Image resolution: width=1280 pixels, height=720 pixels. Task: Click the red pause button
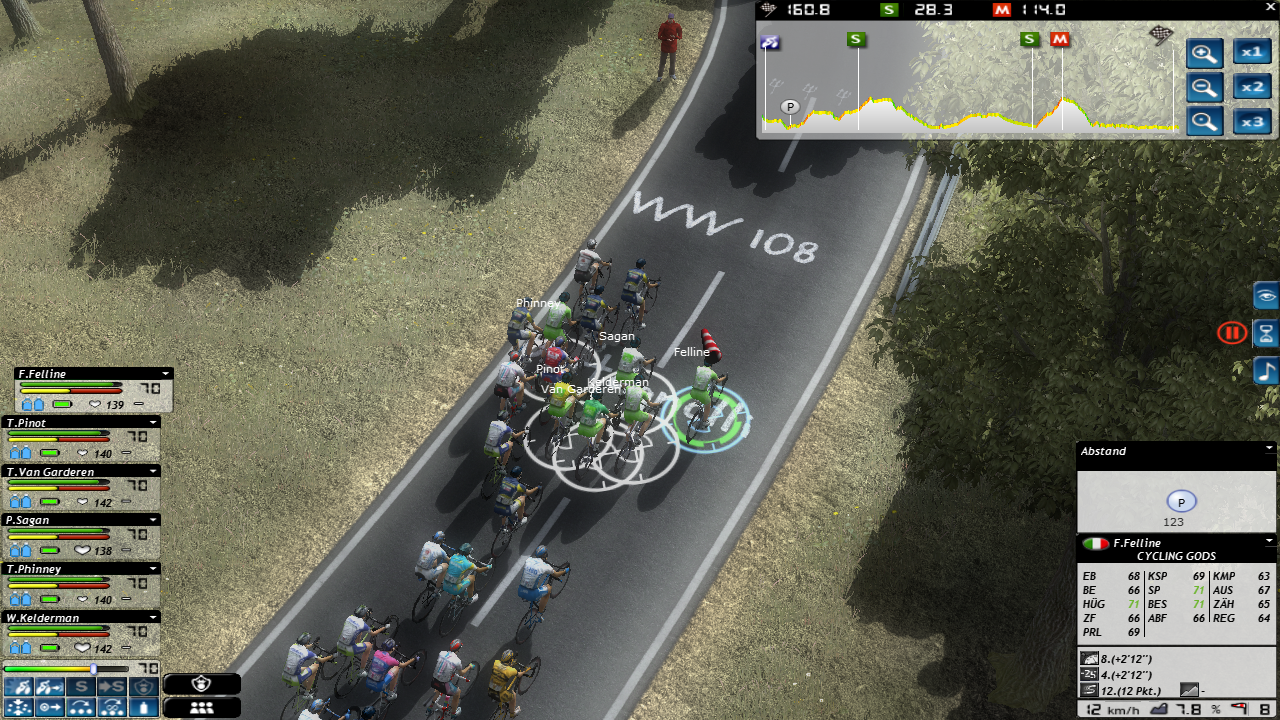[1231, 333]
